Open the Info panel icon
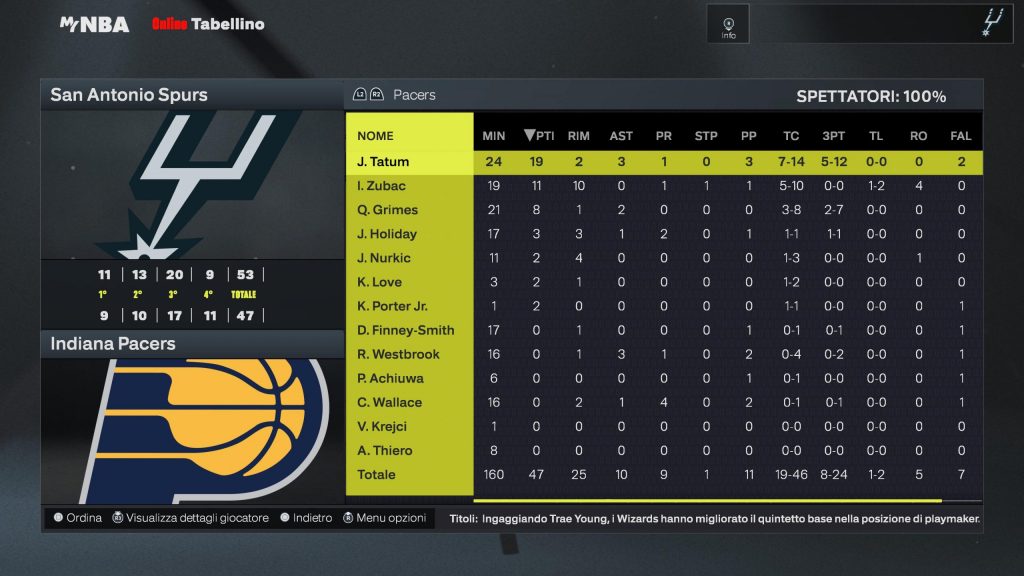The width and height of the screenshot is (1024, 576). click(728, 24)
